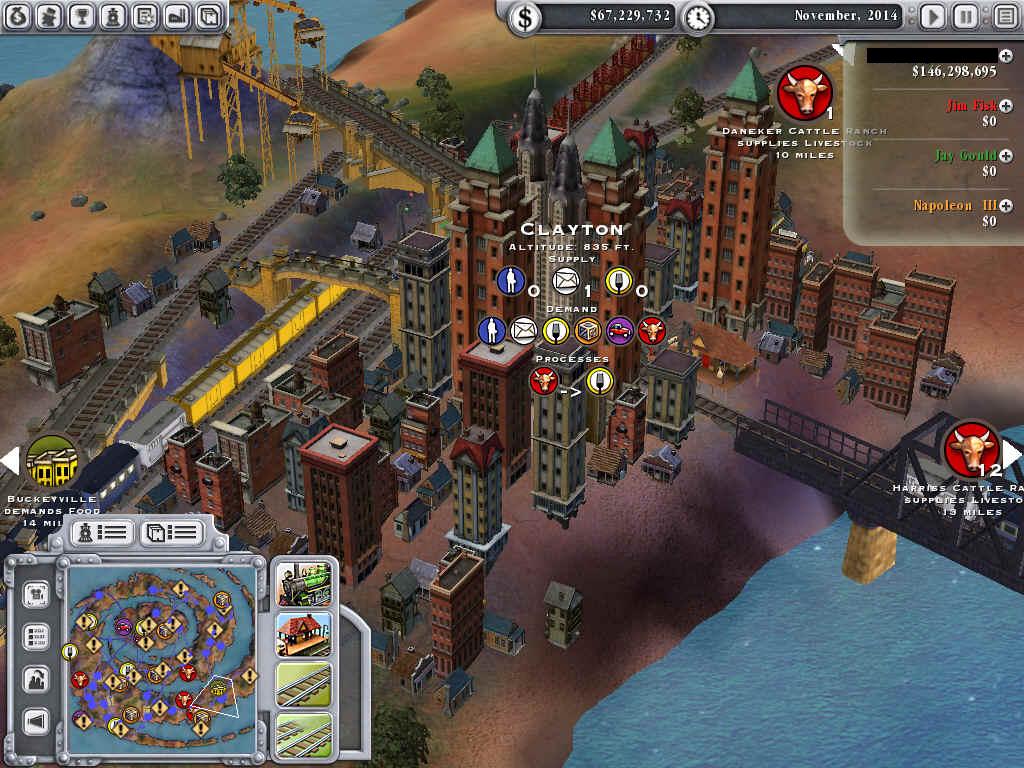Image resolution: width=1024 pixels, height=768 pixels.
Task: Open the trophy goals screen
Action: (x=82, y=15)
